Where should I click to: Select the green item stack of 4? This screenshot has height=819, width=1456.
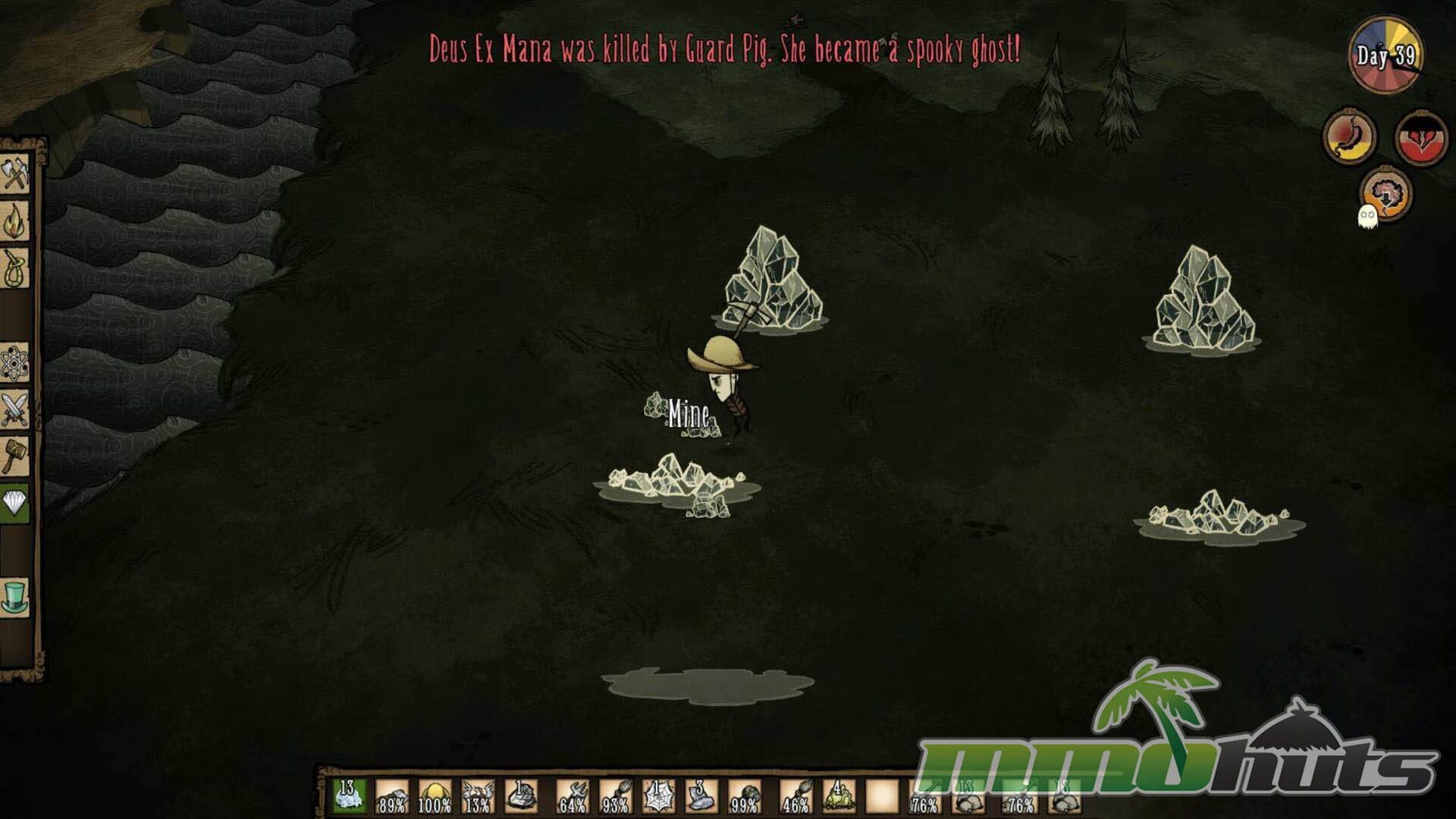point(838,796)
